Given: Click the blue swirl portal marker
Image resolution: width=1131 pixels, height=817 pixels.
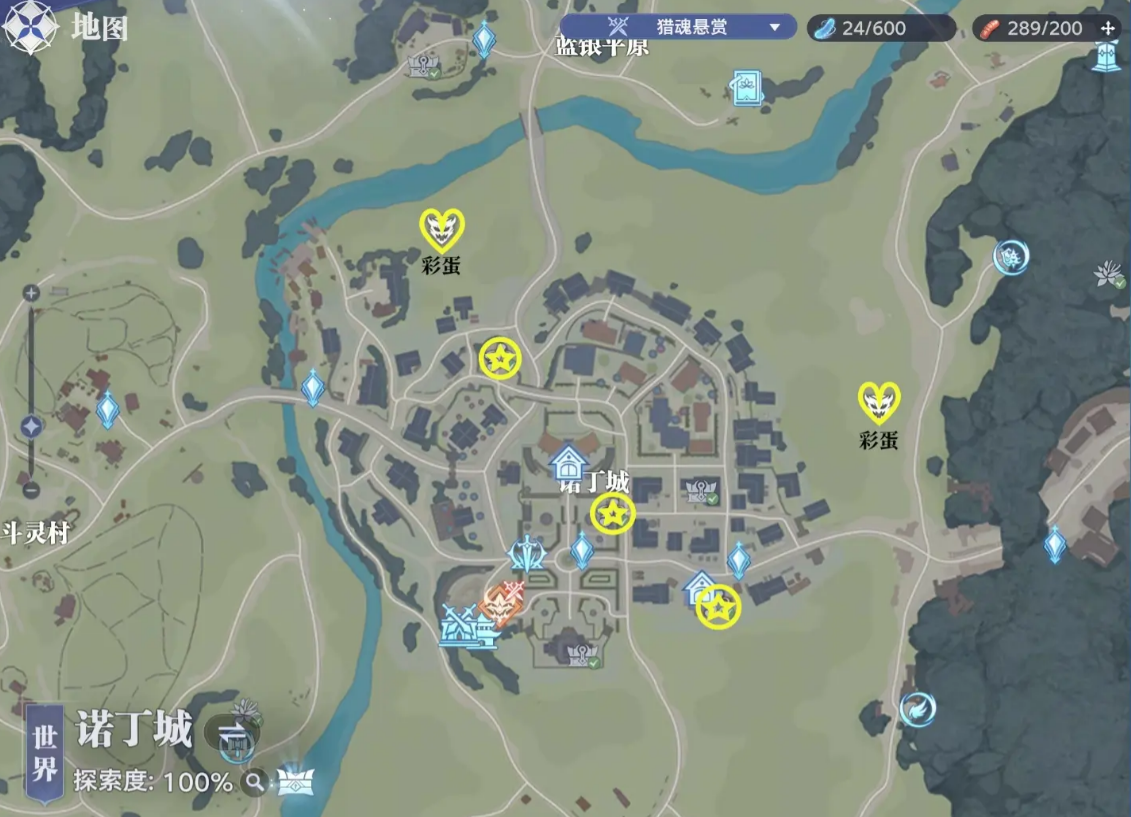Looking at the screenshot, I should (917, 709).
